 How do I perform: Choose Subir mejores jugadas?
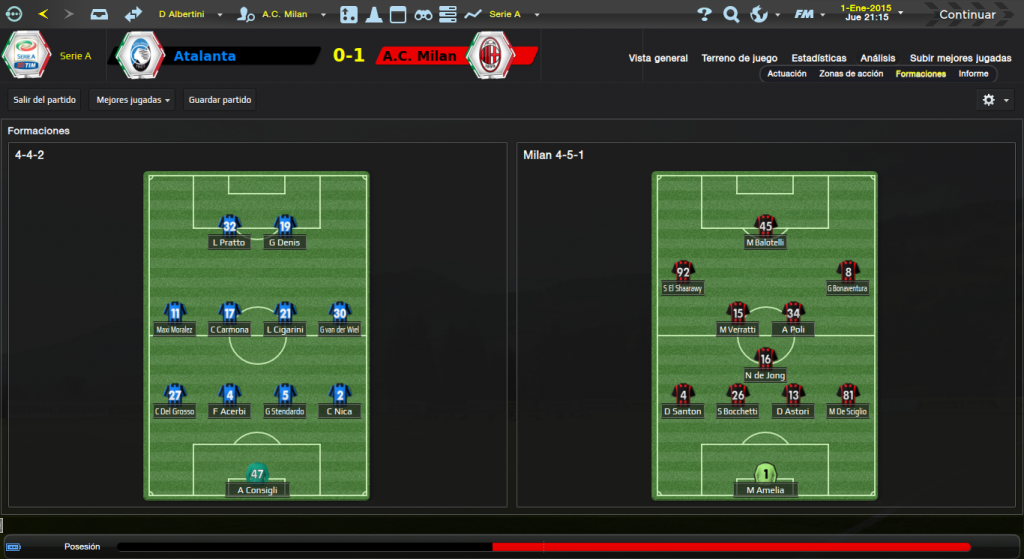click(960, 58)
